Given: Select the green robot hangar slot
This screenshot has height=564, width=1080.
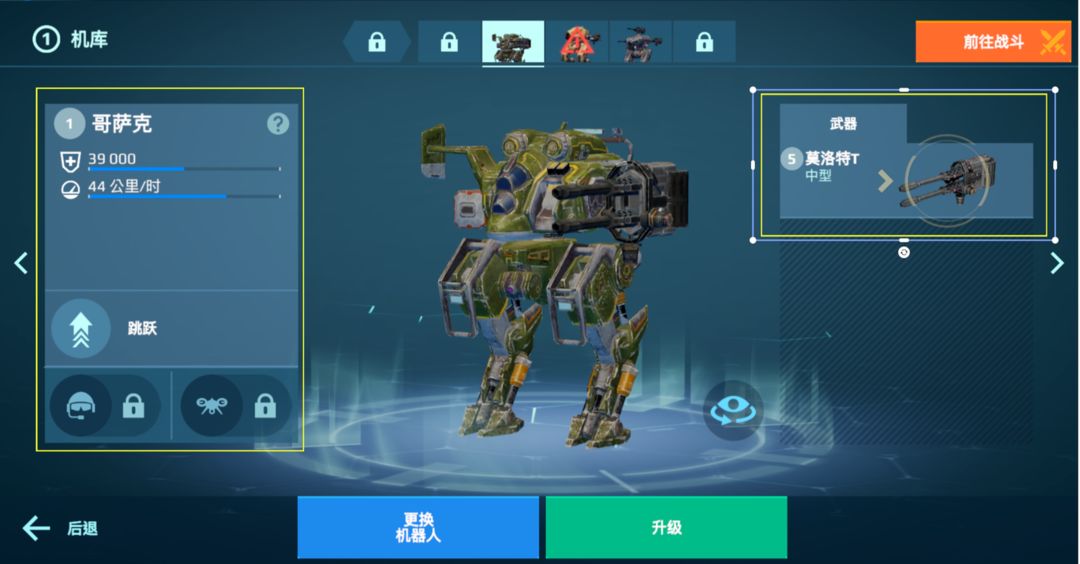Looking at the screenshot, I should click(x=513, y=42).
